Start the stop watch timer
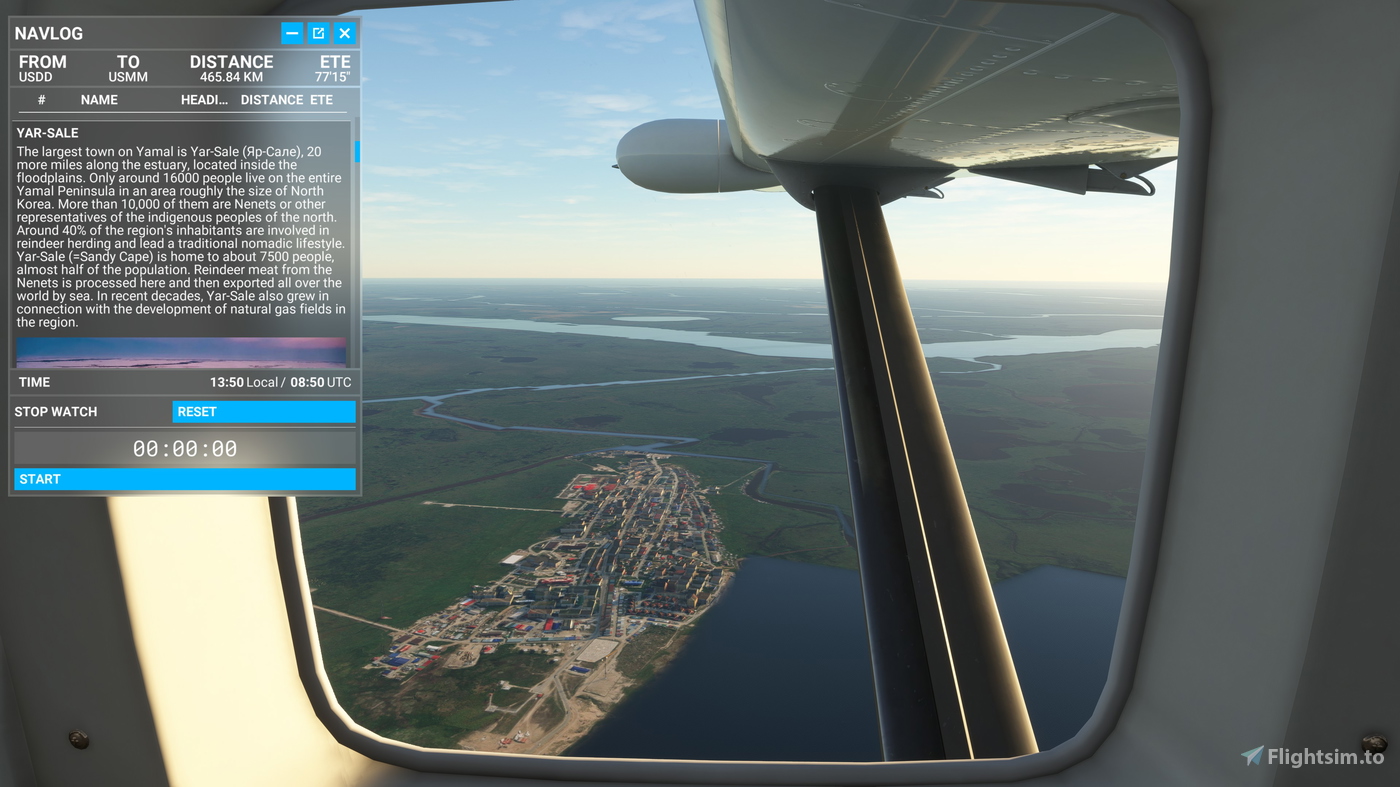The height and width of the screenshot is (787, 1400). tap(185, 479)
